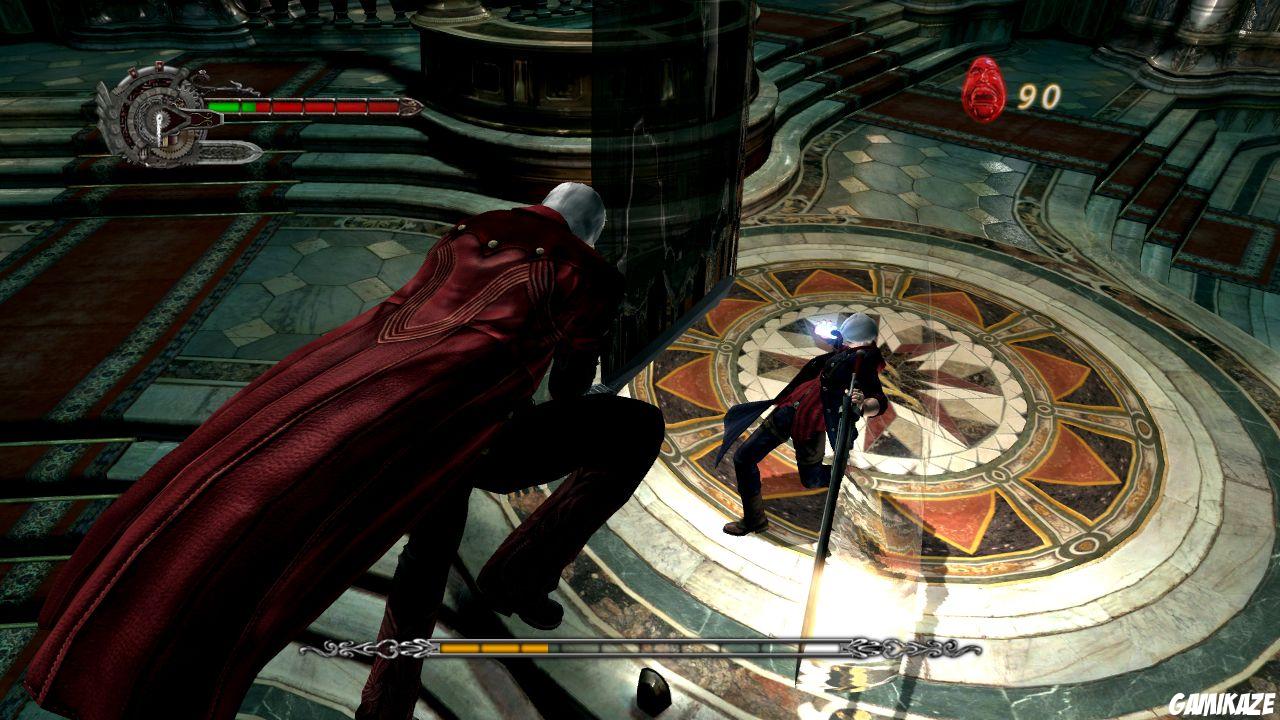
Task: Click the empty white section of the boss gauge
Action: click(x=822, y=646)
